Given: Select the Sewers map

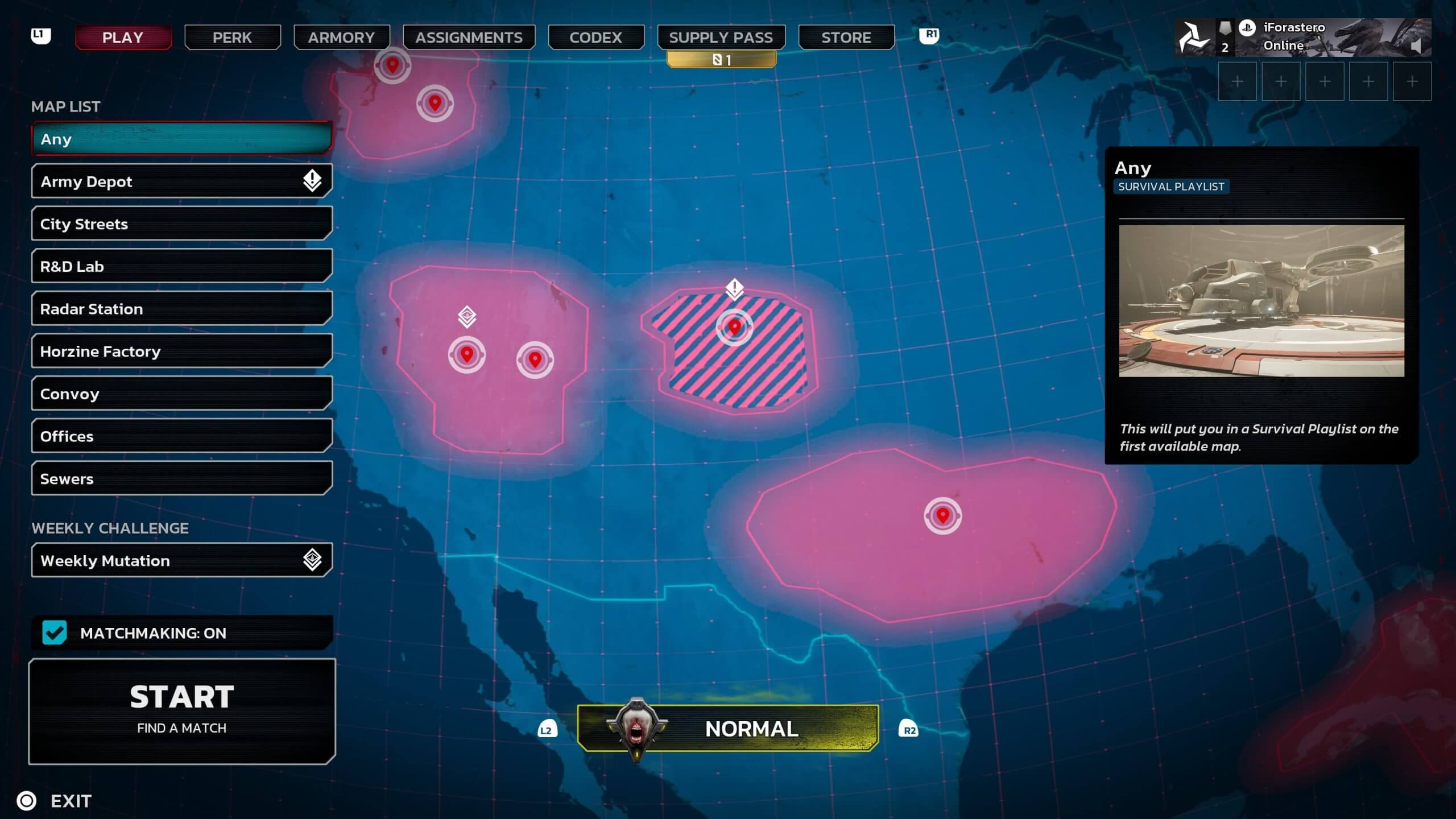Looking at the screenshot, I should coord(181,479).
